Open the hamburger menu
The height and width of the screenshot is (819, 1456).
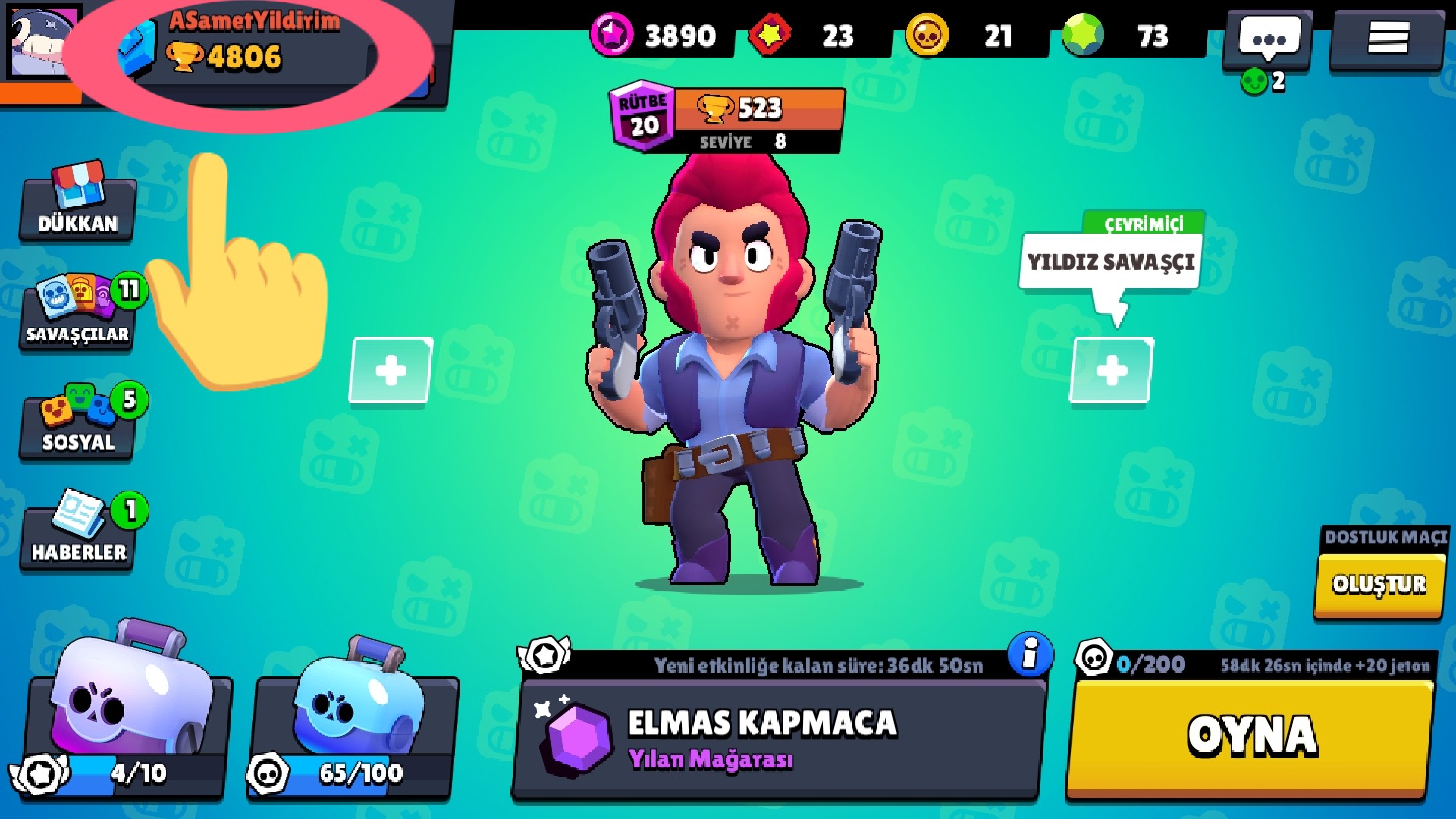[1387, 38]
